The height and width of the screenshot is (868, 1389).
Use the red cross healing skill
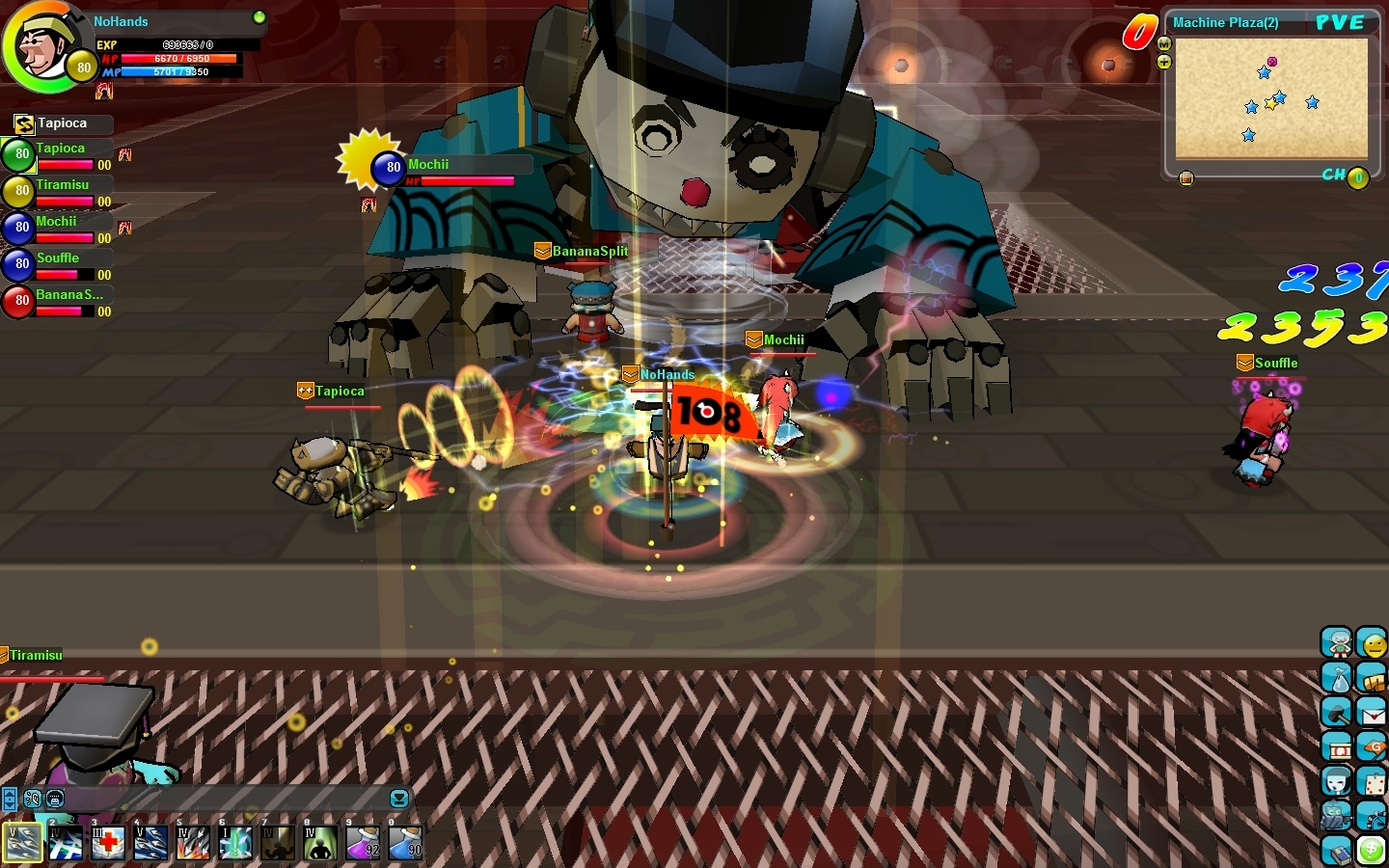[108, 843]
